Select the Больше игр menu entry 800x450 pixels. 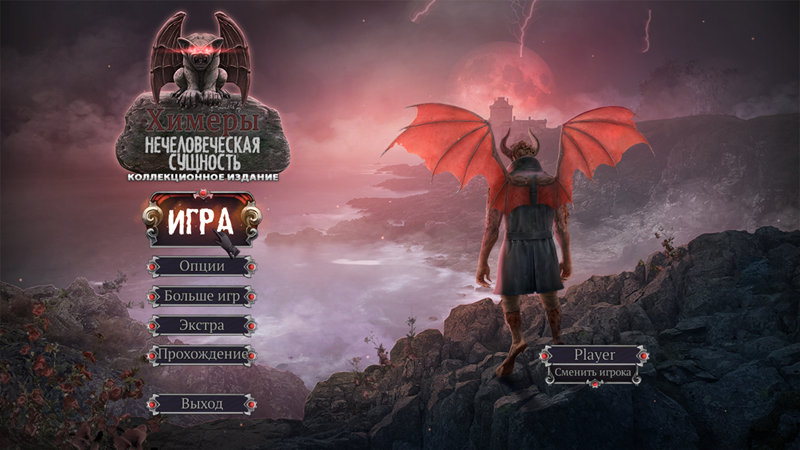coord(201,296)
